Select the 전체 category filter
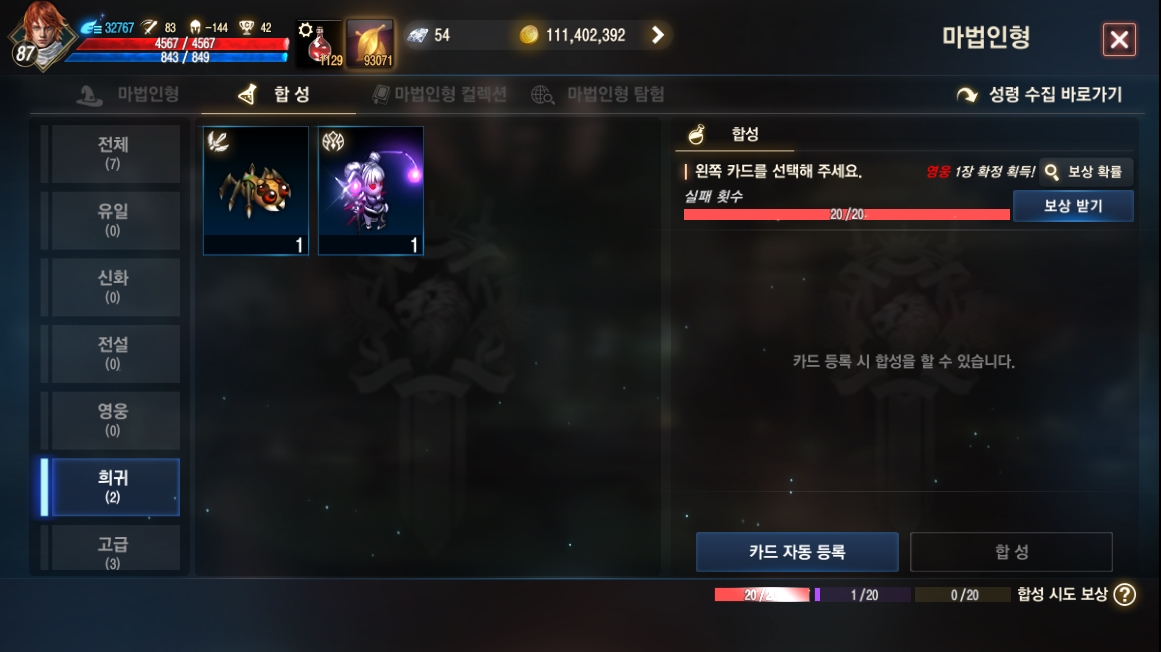The image size is (1161, 652). [112, 153]
